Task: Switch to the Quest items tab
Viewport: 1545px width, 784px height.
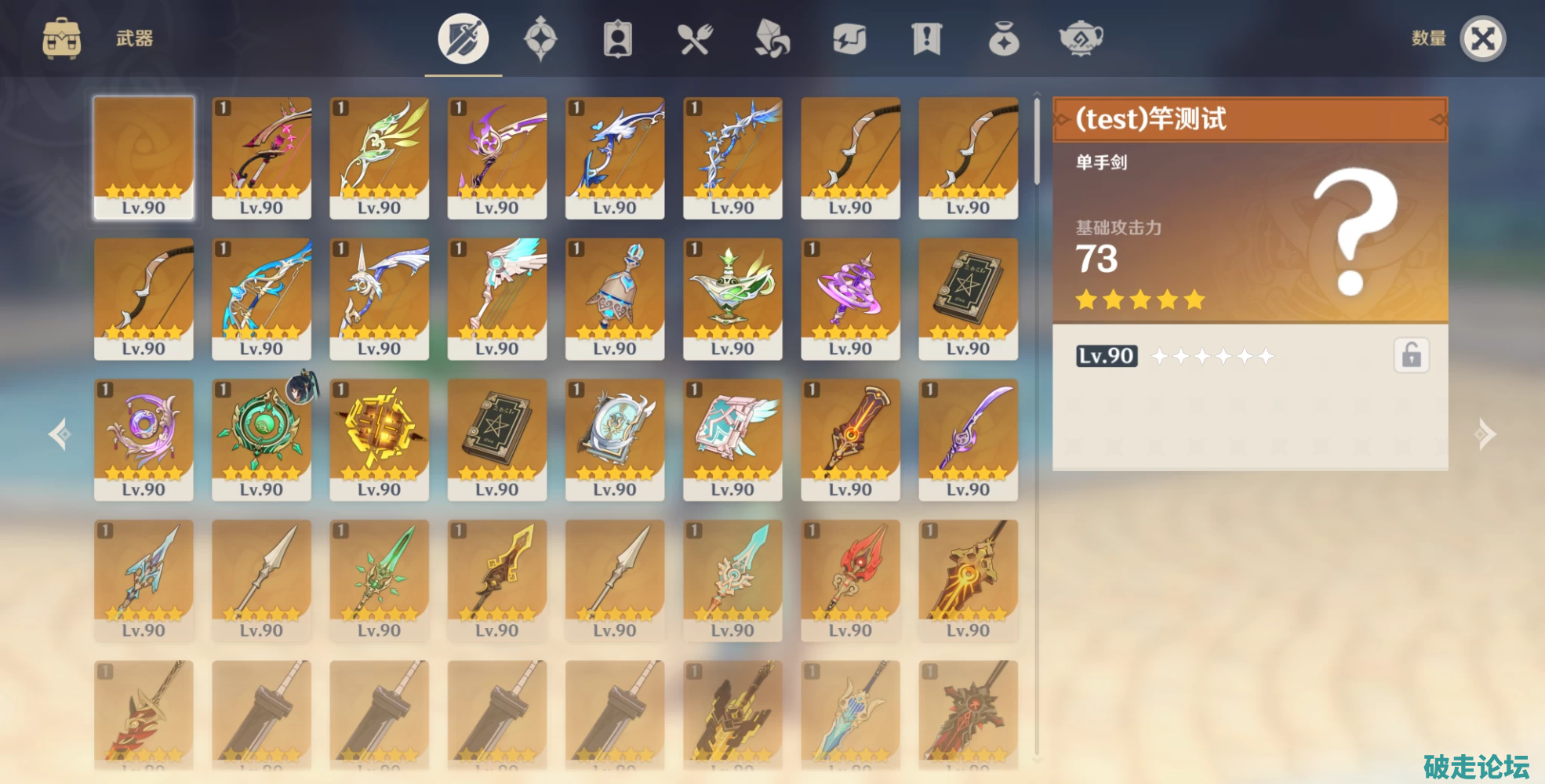Action: tap(926, 38)
